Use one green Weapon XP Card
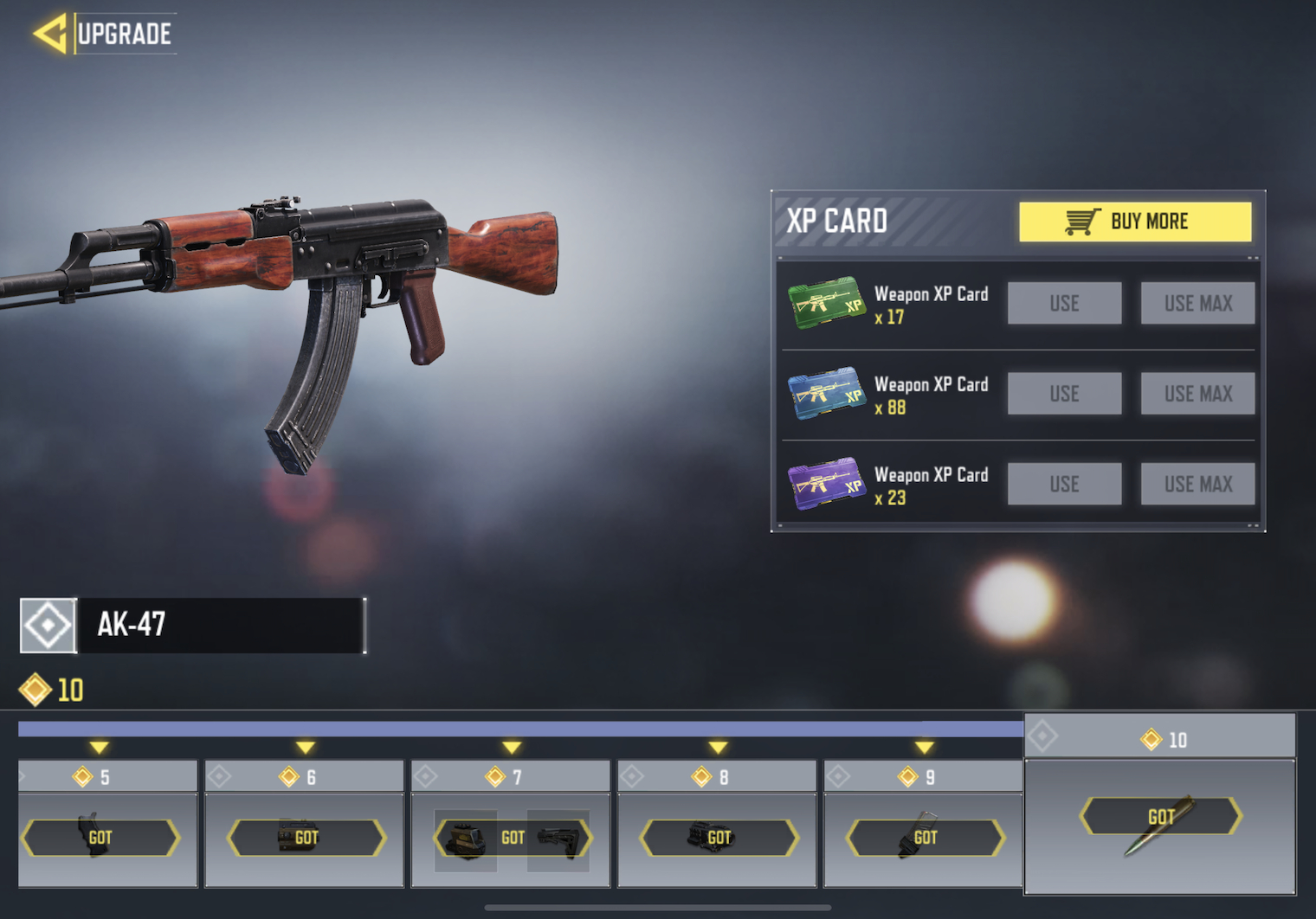Viewport: 1316px width, 919px height. [x=1064, y=303]
